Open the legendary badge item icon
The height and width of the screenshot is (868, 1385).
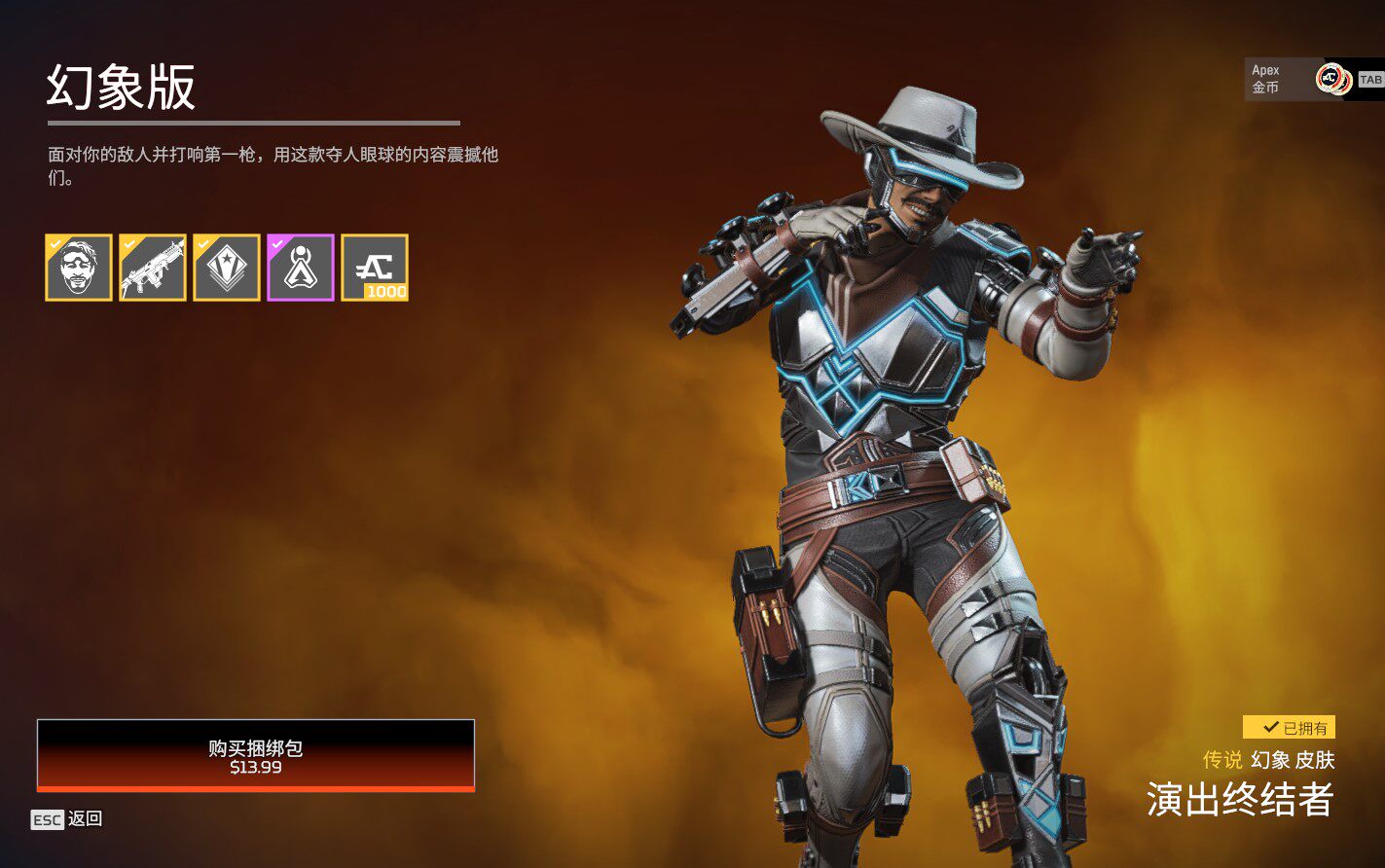[228, 269]
